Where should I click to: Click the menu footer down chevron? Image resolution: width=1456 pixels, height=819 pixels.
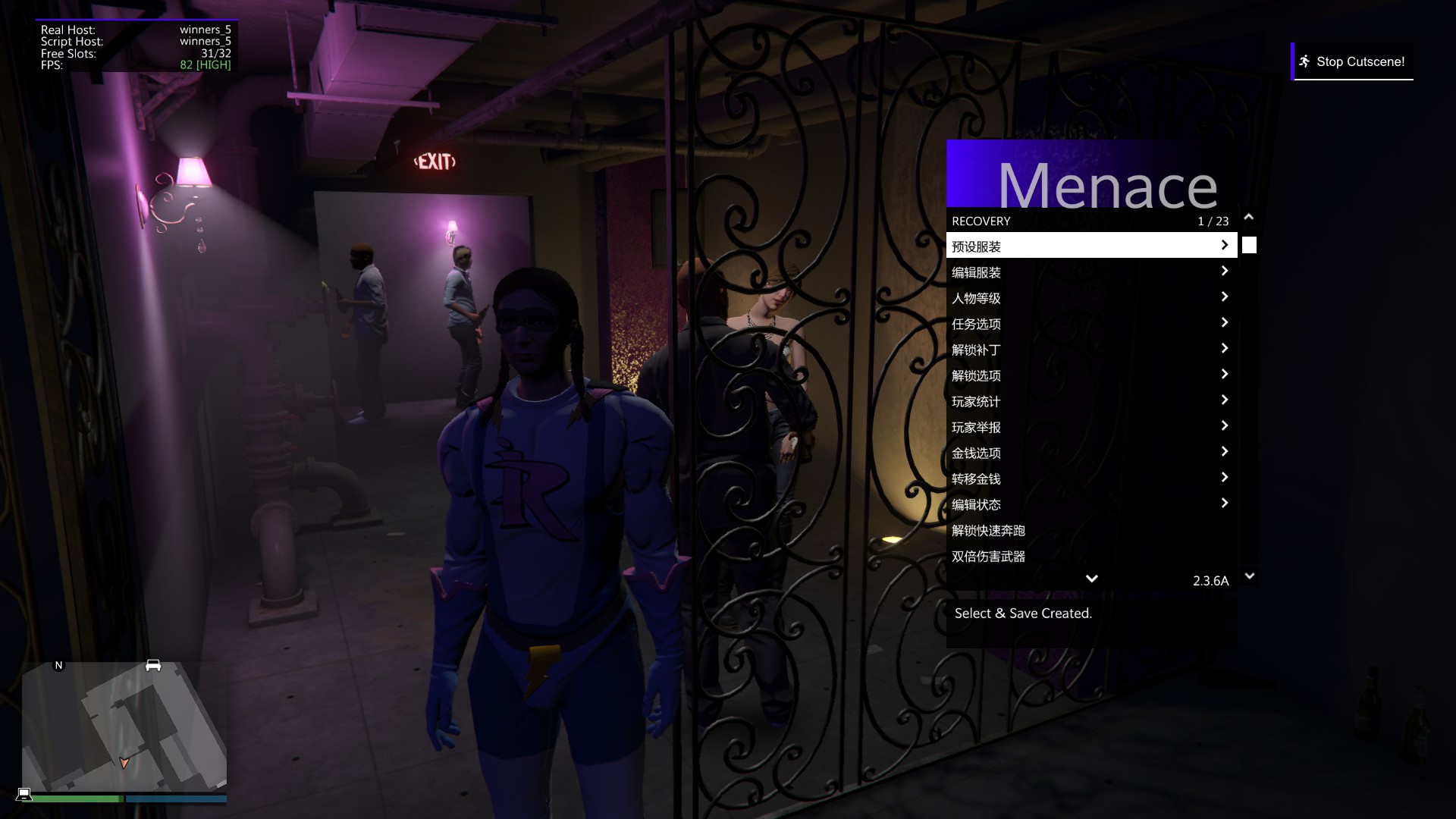pos(1091,579)
